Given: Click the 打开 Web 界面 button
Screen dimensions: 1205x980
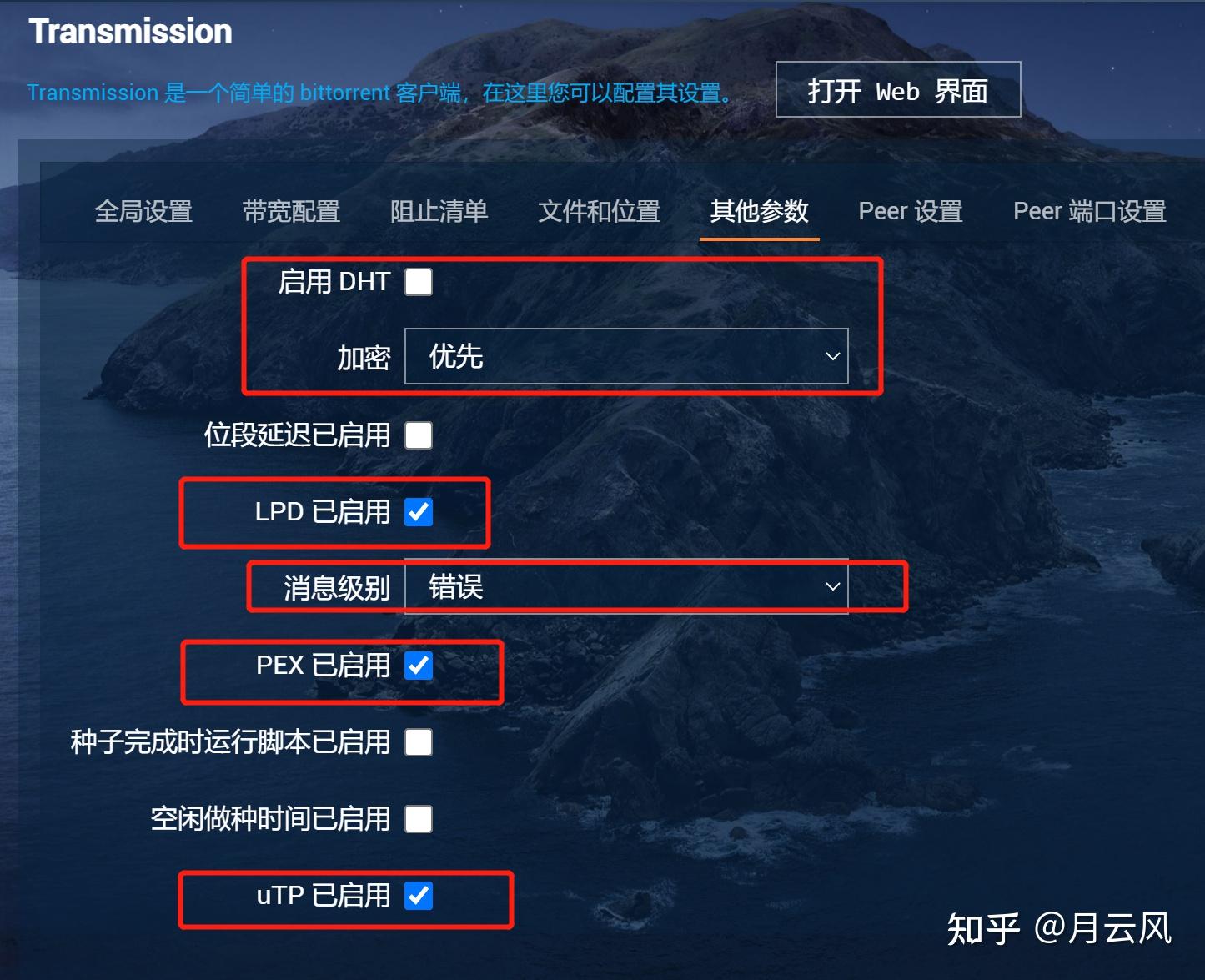Looking at the screenshot, I should click(897, 90).
